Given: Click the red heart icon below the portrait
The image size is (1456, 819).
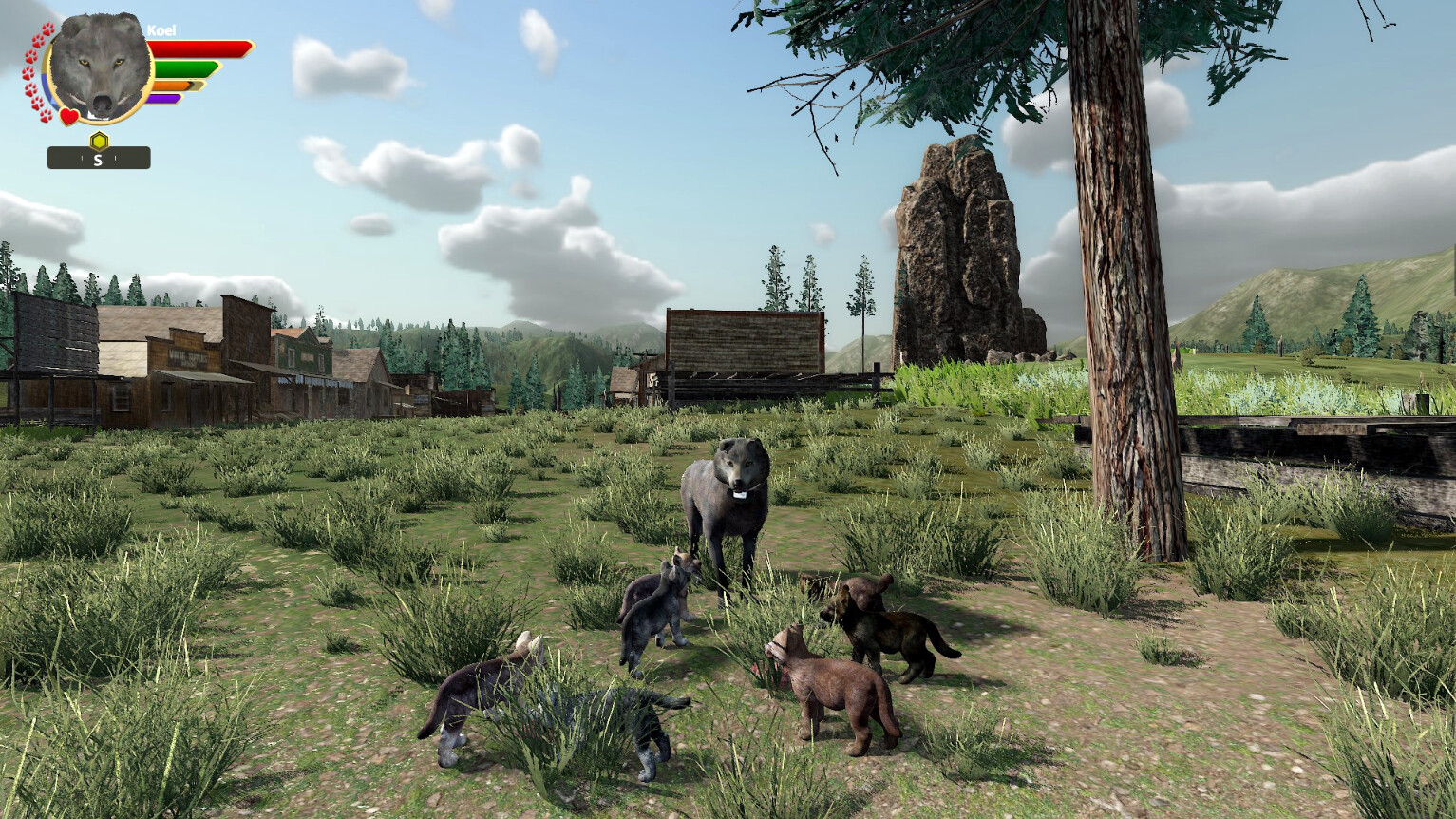Looking at the screenshot, I should point(68,115).
